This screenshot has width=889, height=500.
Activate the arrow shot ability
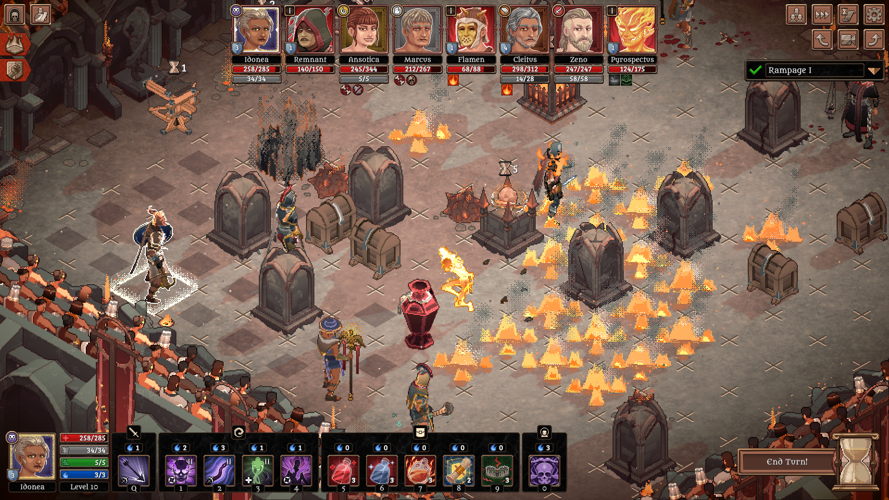coord(133,469)
